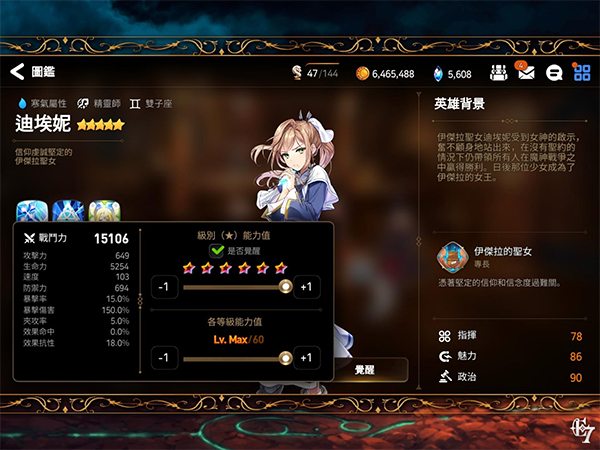
Task: Raise hero level with the +1 button
Action: click(305, 358)
